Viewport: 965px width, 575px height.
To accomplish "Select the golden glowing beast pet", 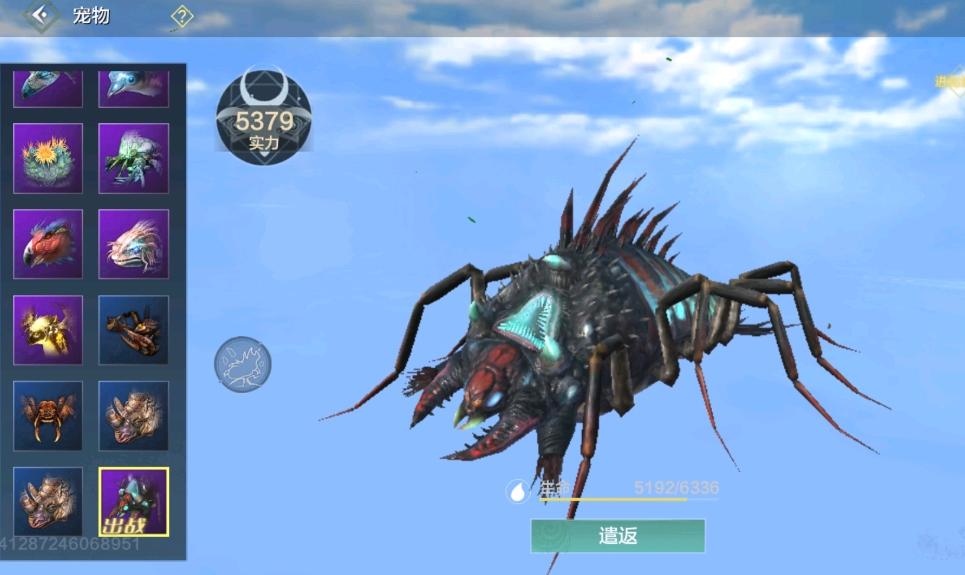I will click(48, 330).
